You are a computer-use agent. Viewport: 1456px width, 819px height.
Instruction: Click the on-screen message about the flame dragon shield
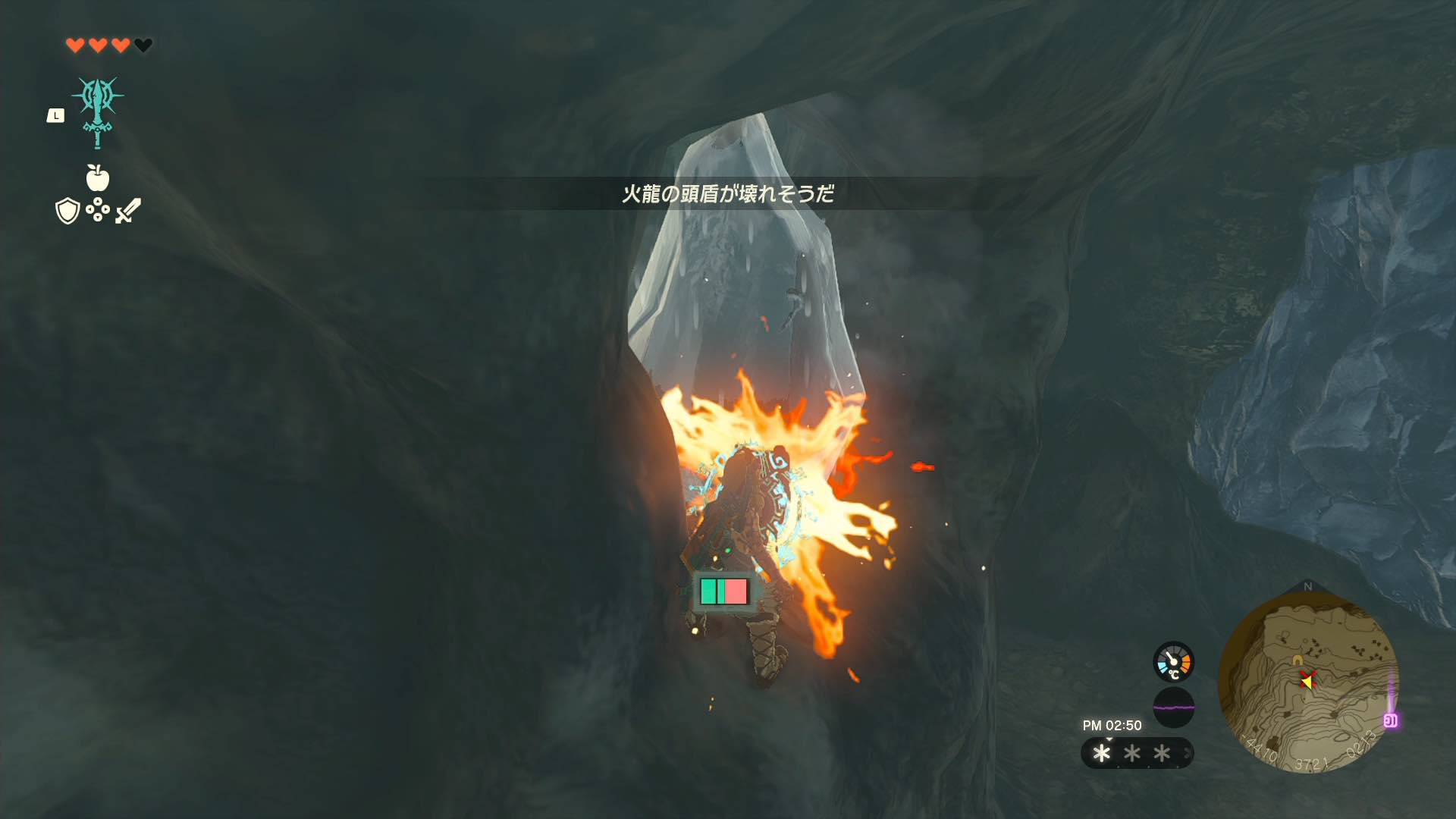(726, 193)
